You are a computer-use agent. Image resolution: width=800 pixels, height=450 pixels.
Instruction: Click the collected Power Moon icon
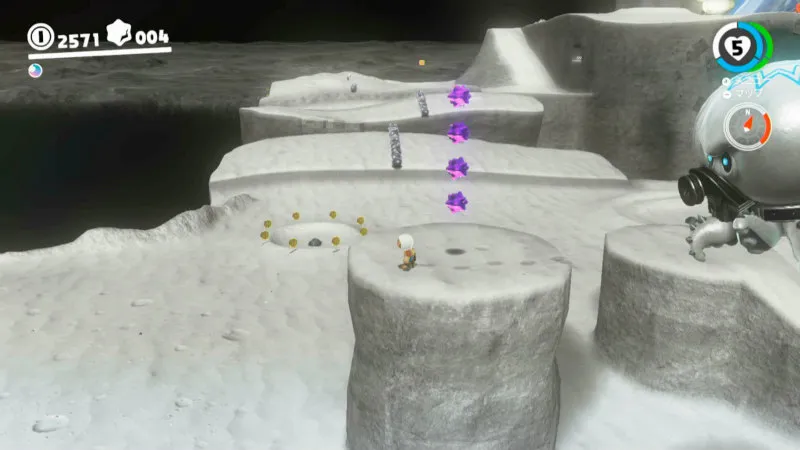(x=35, y=69)
